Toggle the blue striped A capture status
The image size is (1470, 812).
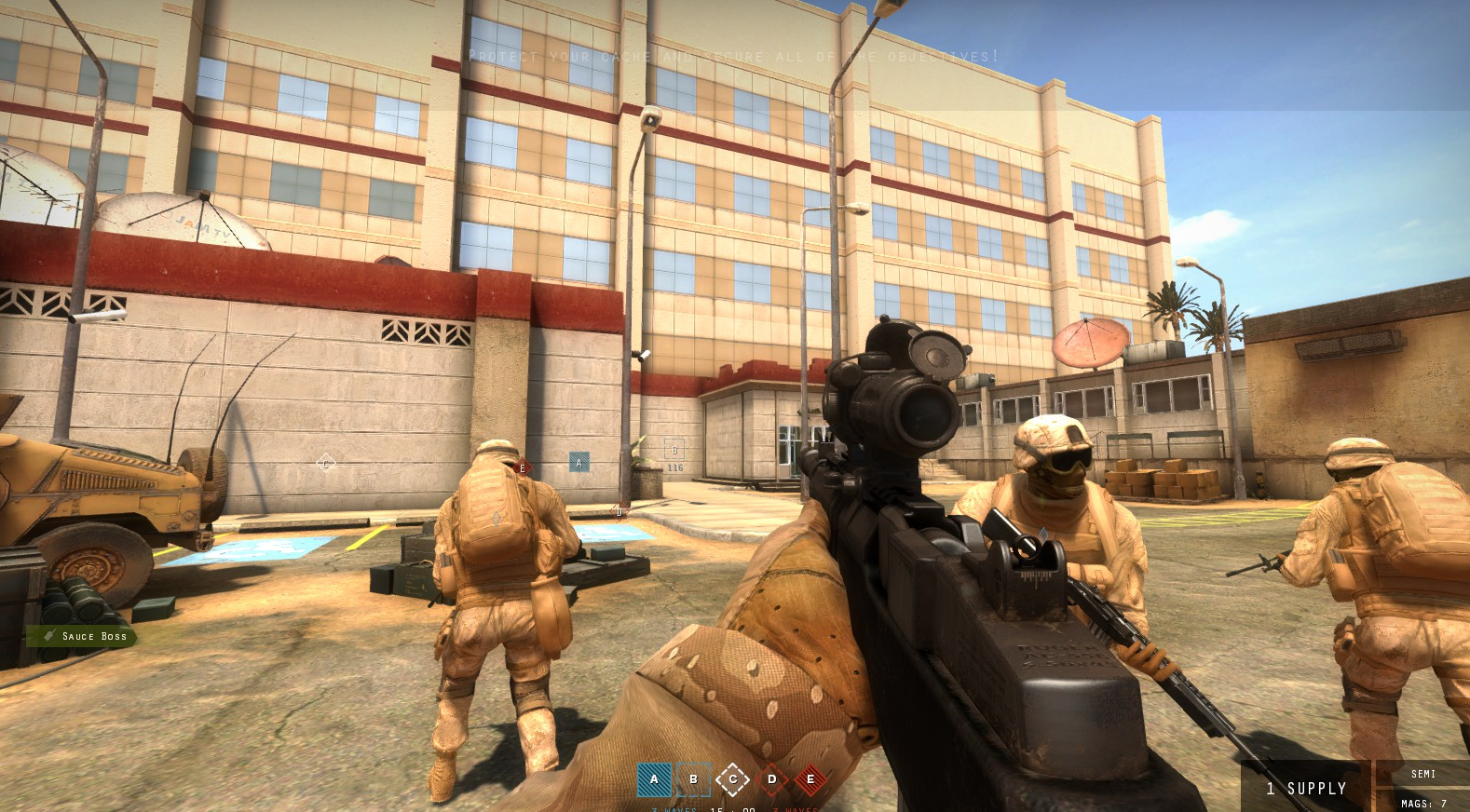654,779
